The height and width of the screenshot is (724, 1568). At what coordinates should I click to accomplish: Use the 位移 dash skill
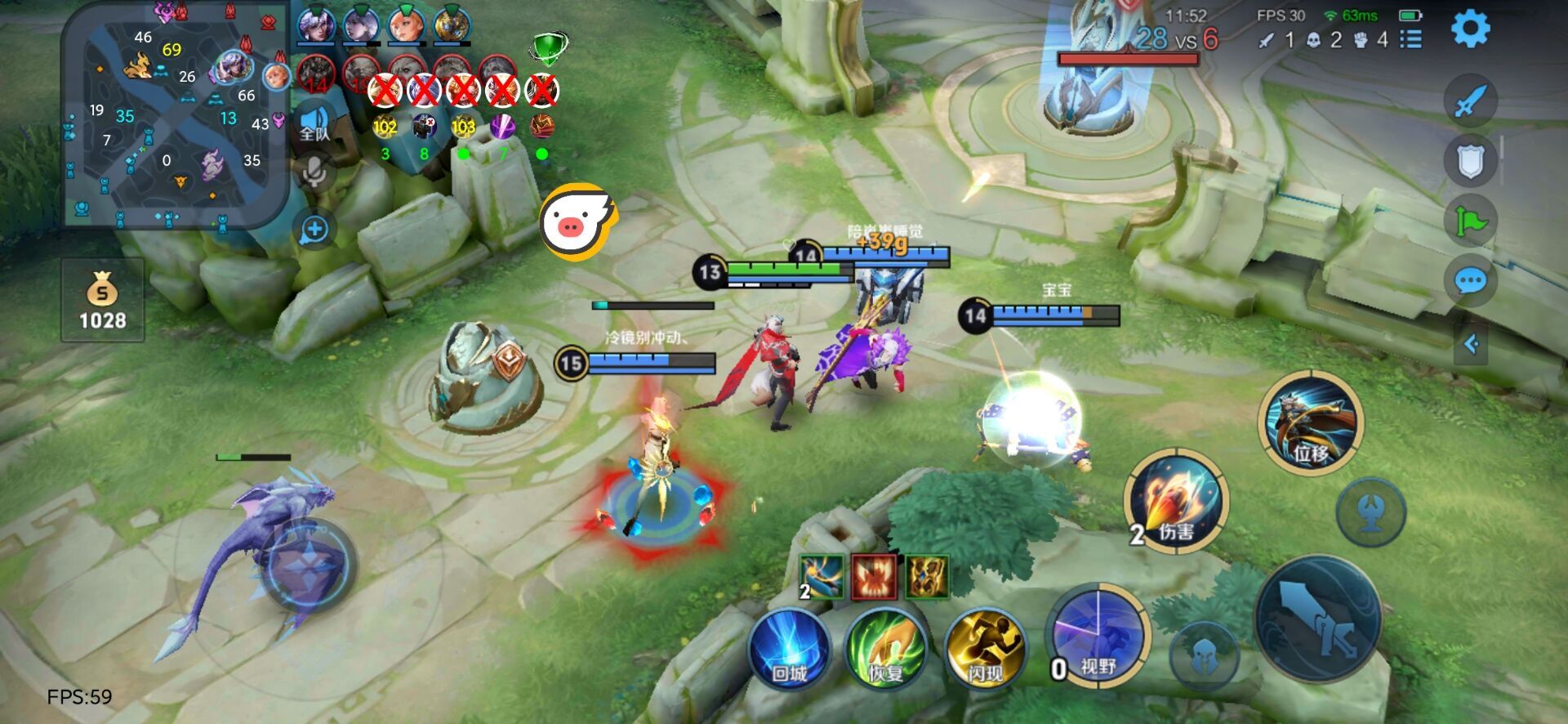pos(1311,422)
